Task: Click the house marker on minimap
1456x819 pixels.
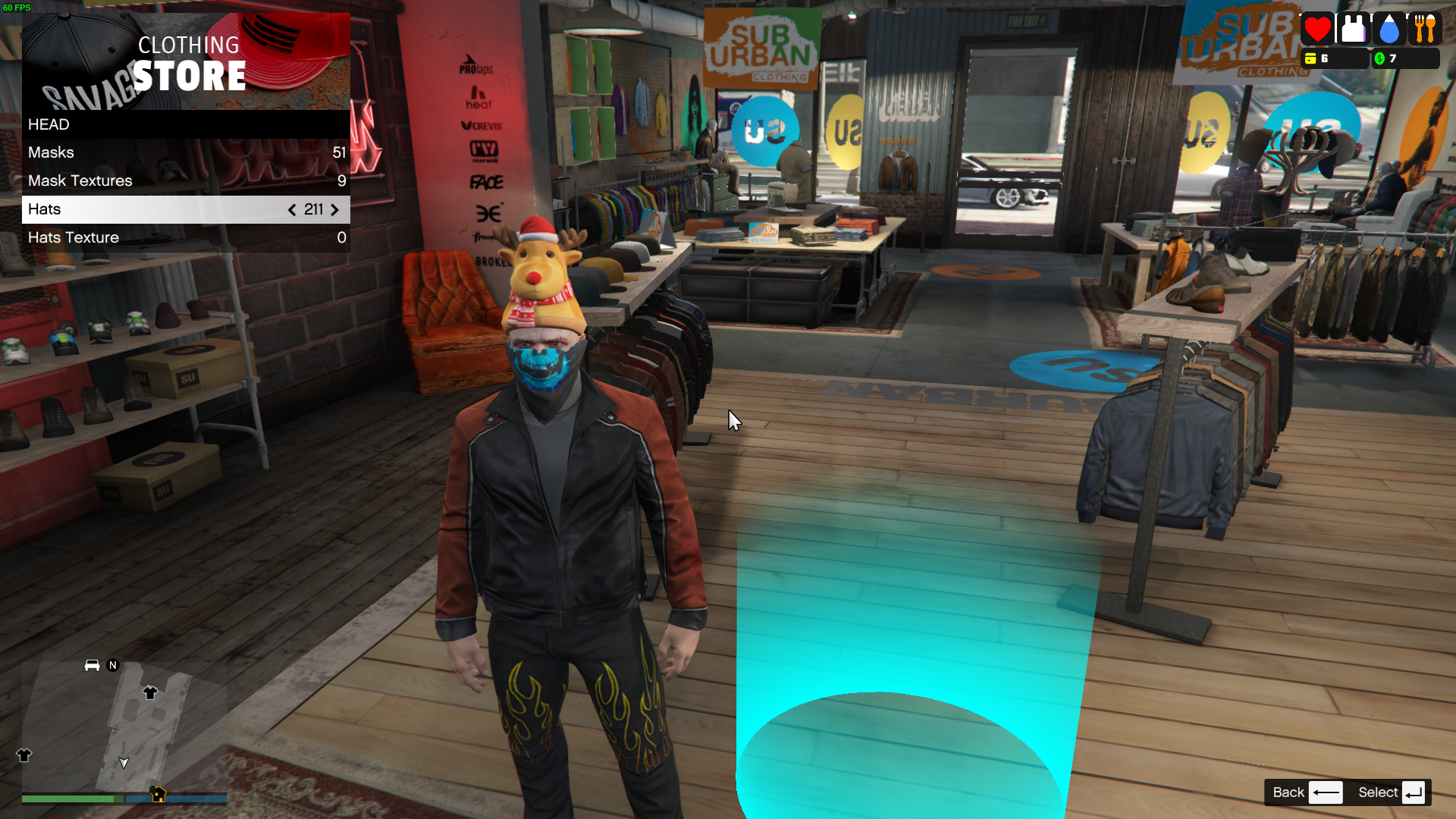Action: tap(158, 794)
